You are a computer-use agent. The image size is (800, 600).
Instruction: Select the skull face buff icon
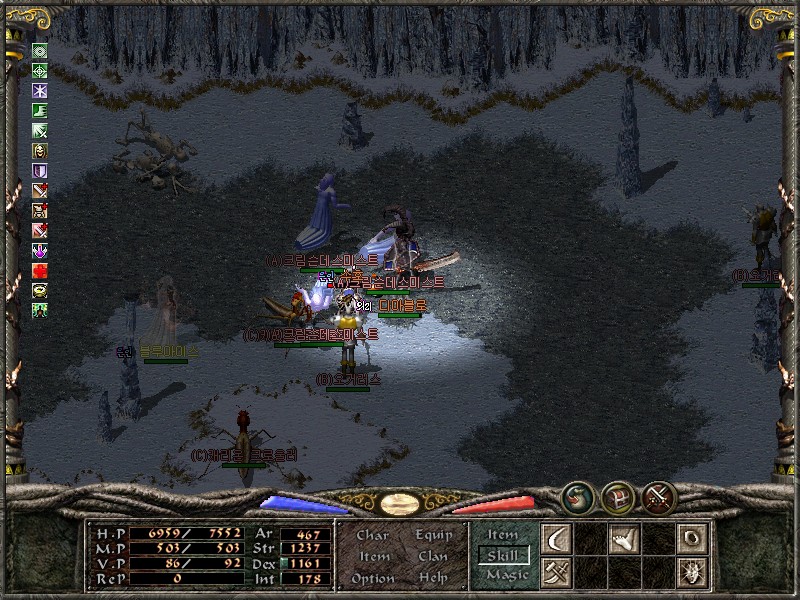coord(40,151)
